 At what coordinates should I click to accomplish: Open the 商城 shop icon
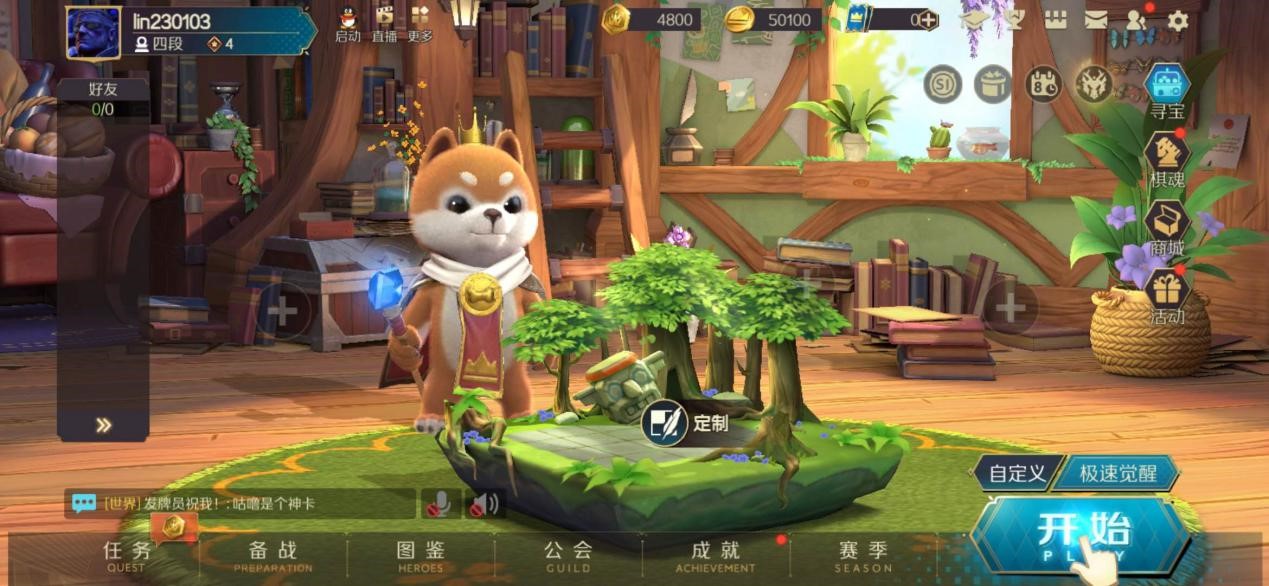[1167, 227]
